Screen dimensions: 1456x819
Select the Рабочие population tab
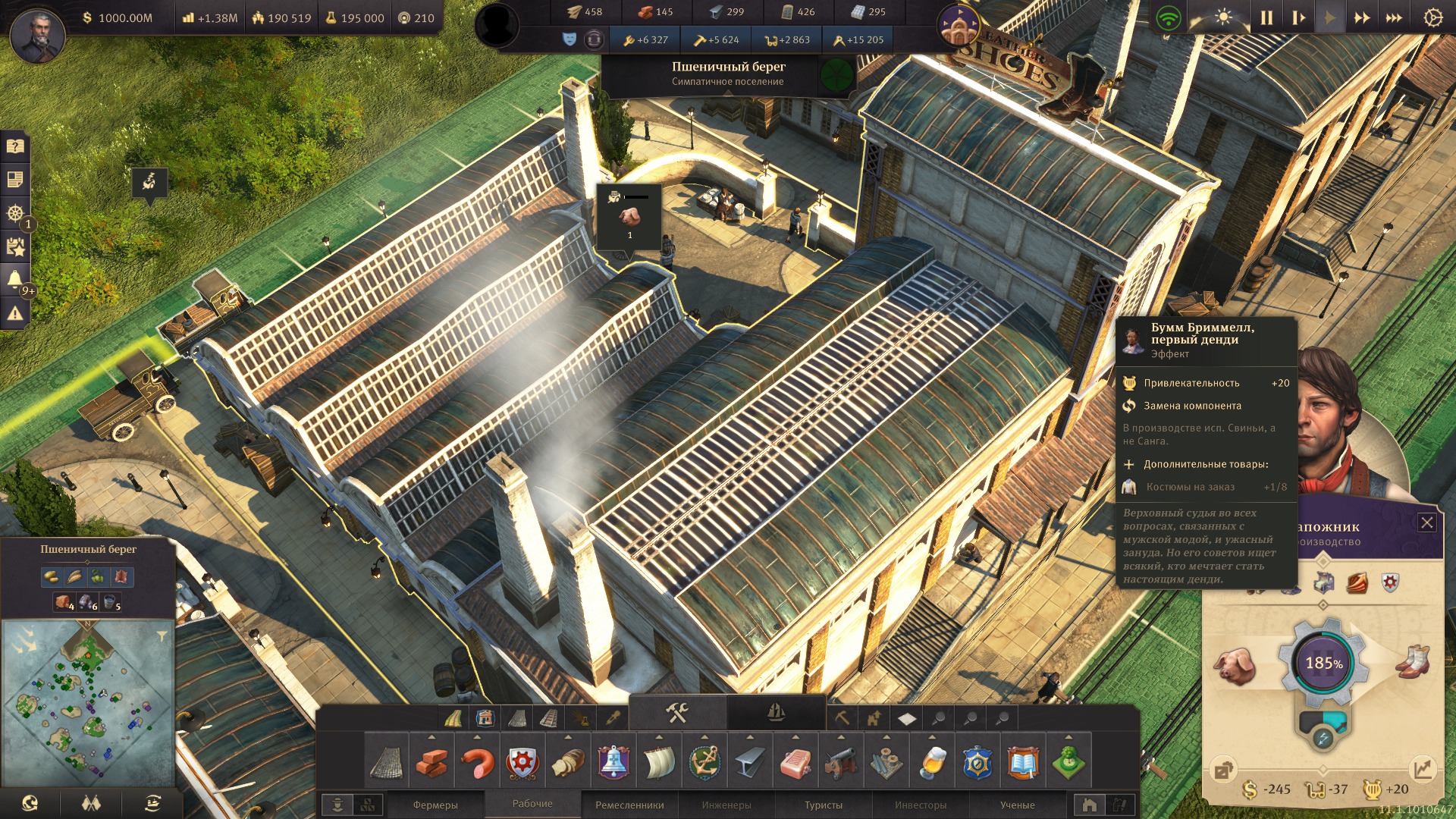click(x=532, y=804)
